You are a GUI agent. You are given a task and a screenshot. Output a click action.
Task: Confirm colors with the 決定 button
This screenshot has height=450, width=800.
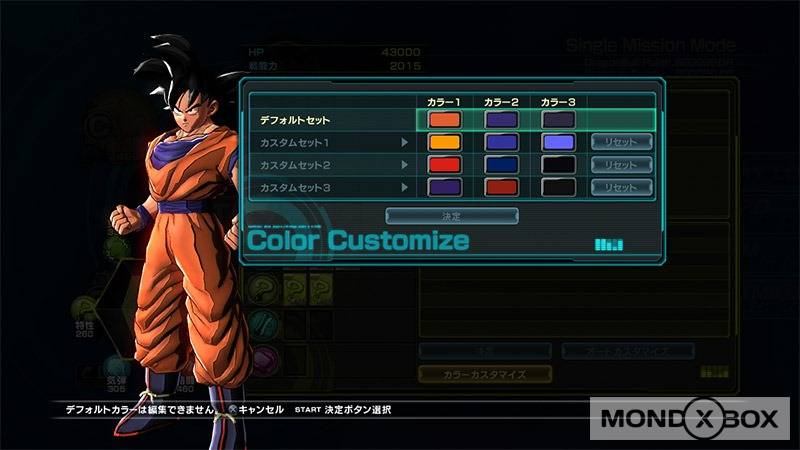(452, 215)
